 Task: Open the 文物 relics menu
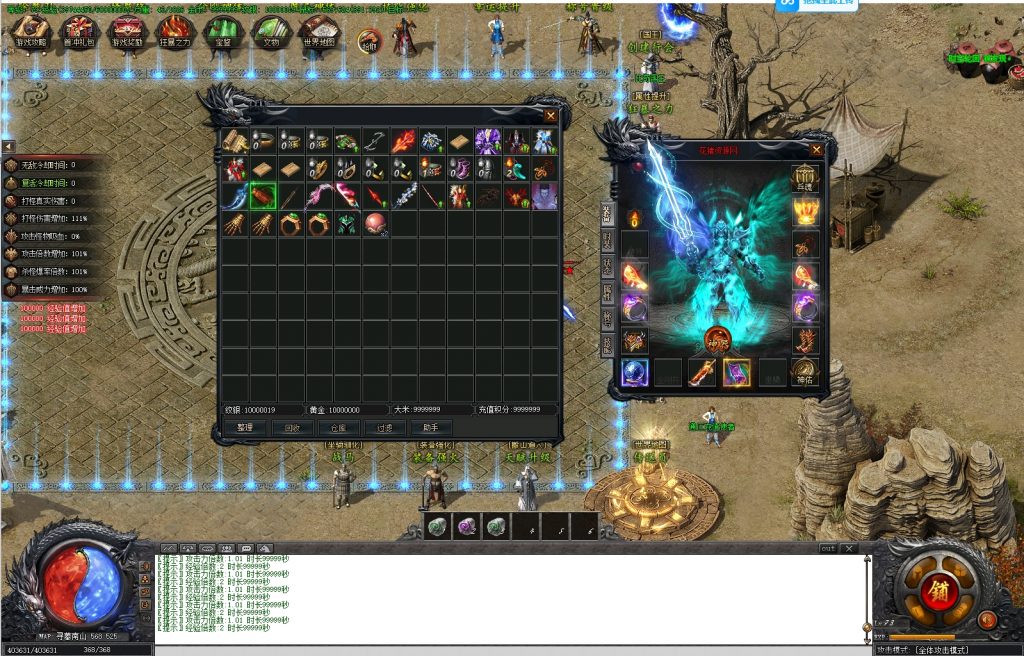(x=272, y=32)
